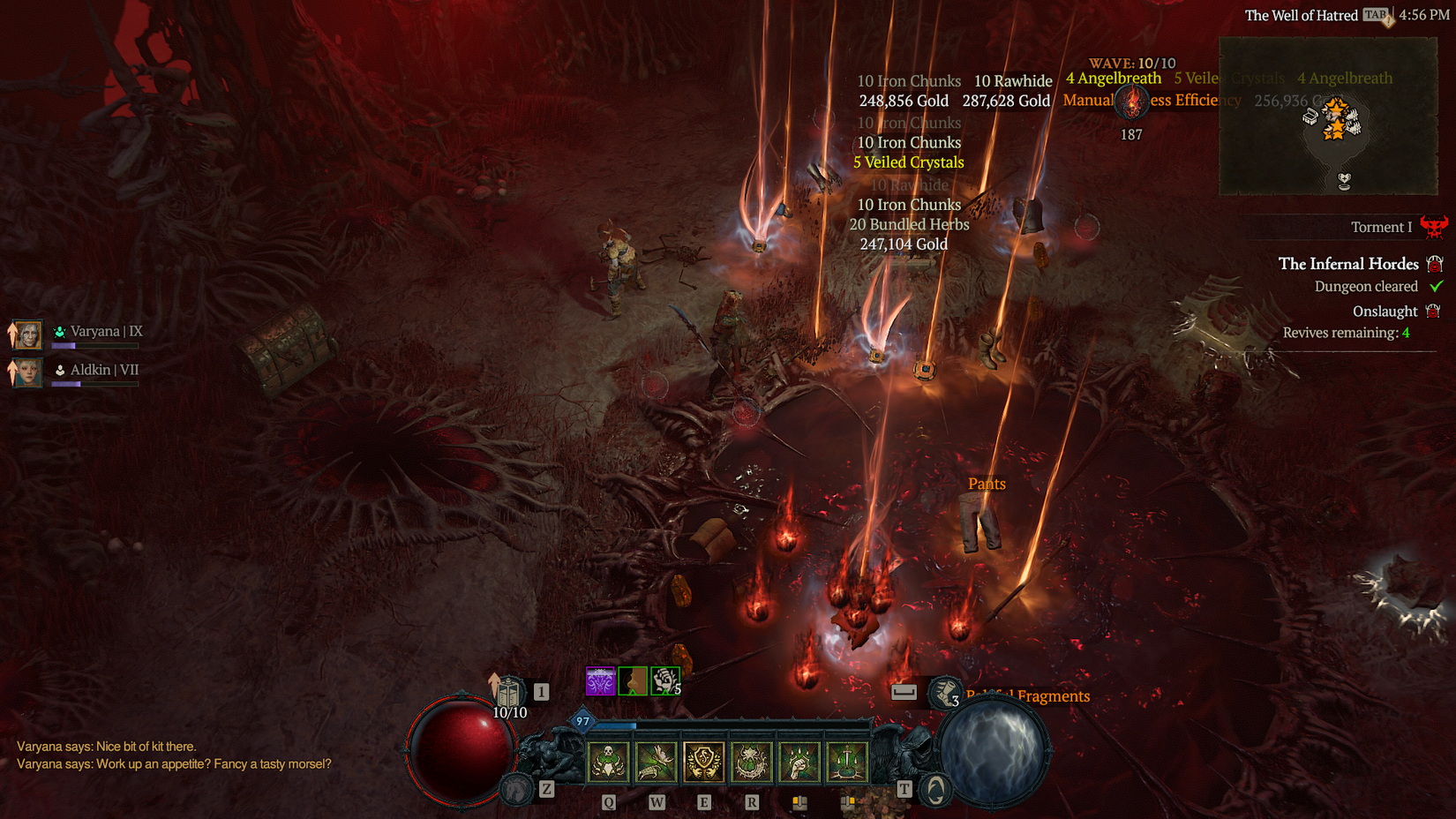This screenshot has height=819, width=1456.
Task: Click the green checkmark beside Dungeon cleared
Action: tap(1437, 286)
